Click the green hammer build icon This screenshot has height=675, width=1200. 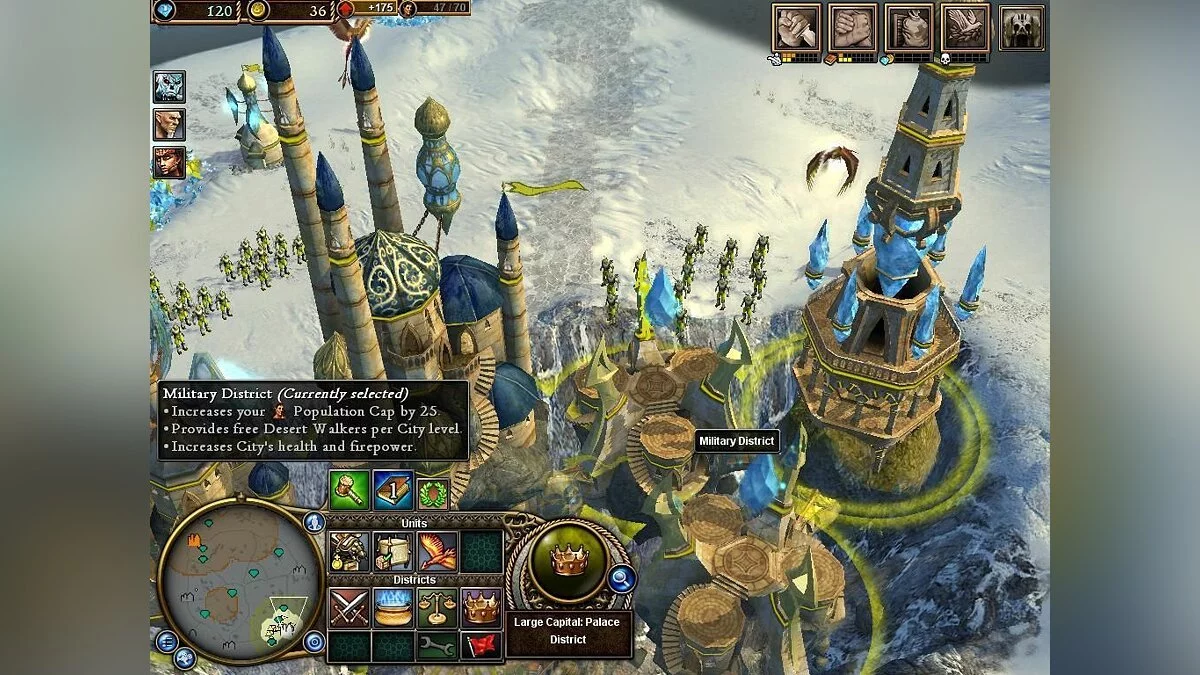[349, 490]
